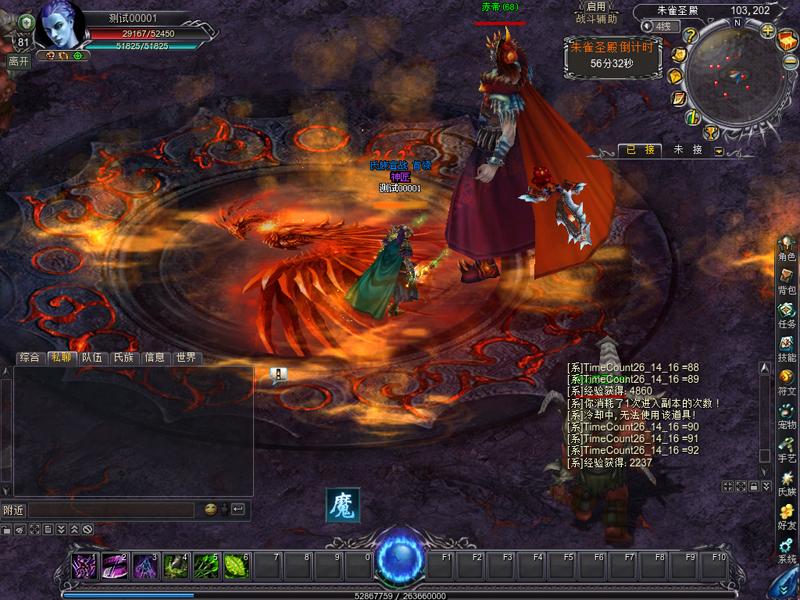Click the 离开 leave button
Screen dimensions: 800x600
tap(18, 61)
